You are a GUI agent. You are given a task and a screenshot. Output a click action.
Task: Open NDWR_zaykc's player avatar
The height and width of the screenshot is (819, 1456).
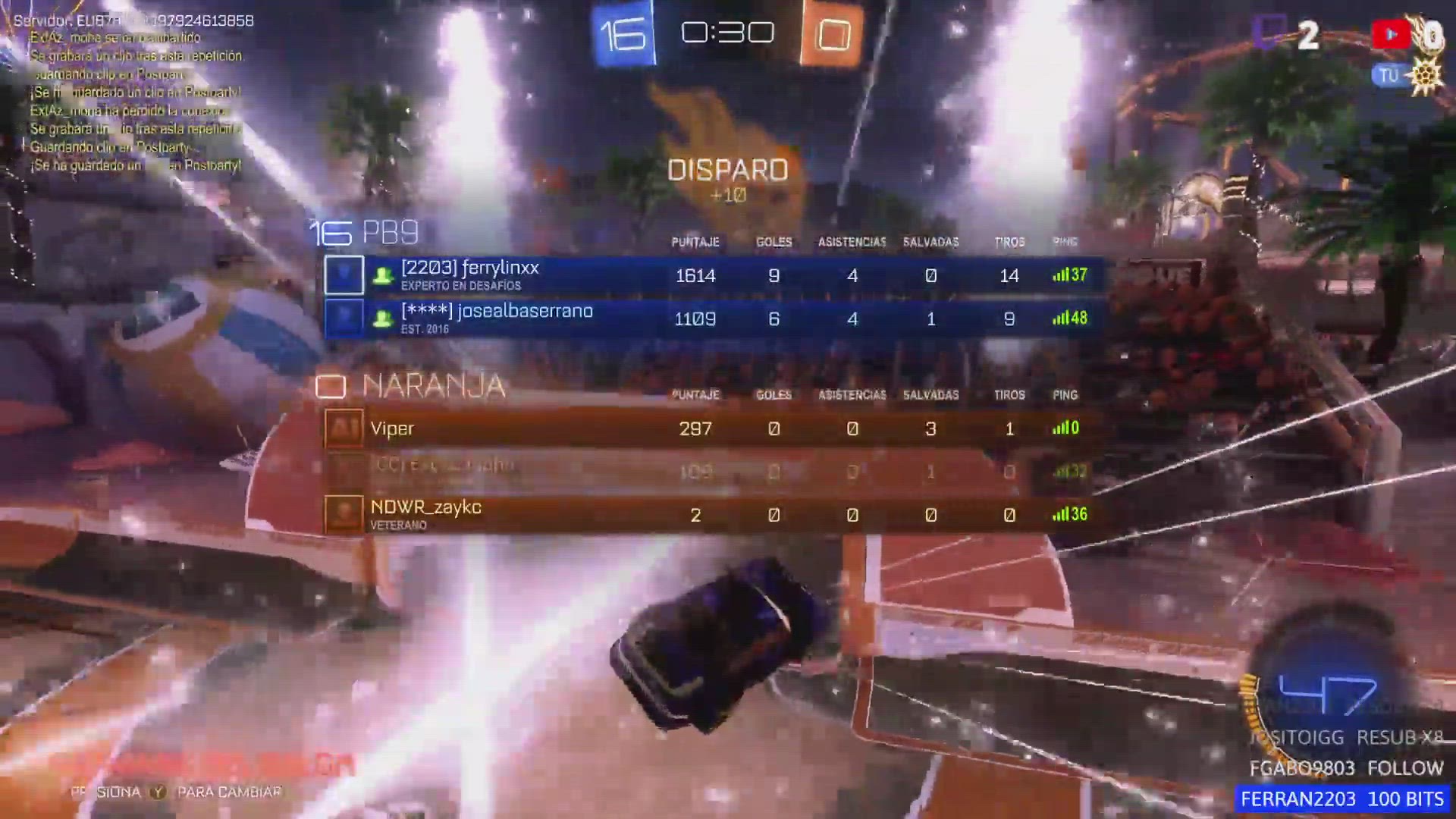coord(344,515)
